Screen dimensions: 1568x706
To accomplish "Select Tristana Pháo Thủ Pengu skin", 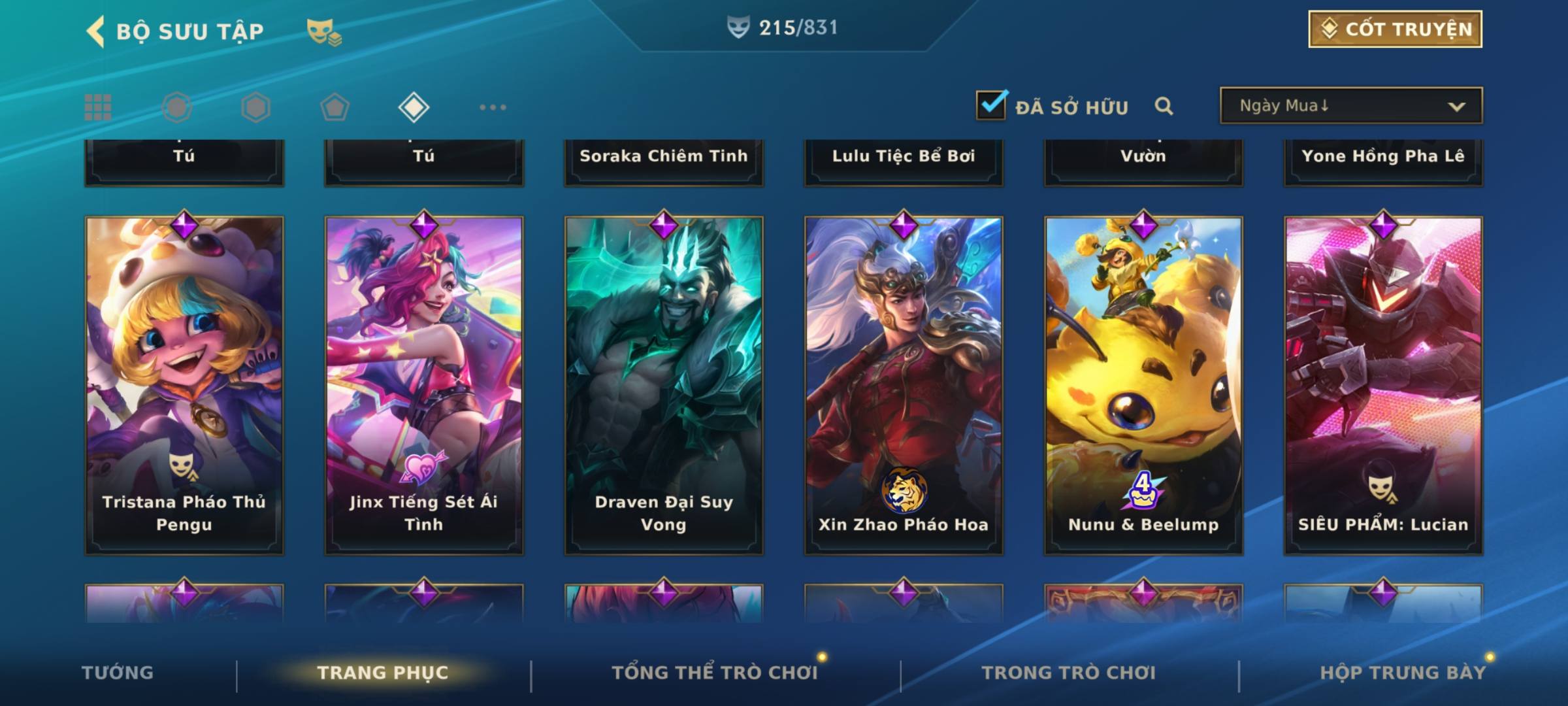I will pos(184,386).
